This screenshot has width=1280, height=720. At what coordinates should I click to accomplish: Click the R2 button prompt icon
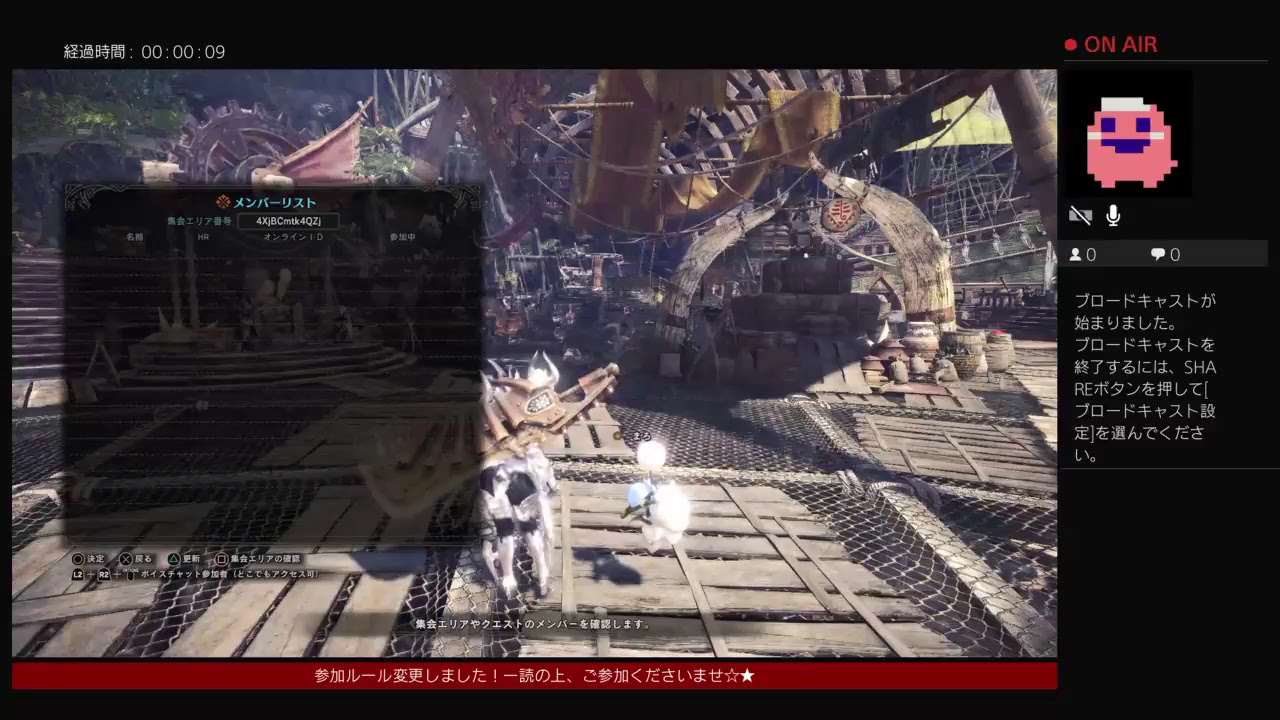tap(103, 573)
